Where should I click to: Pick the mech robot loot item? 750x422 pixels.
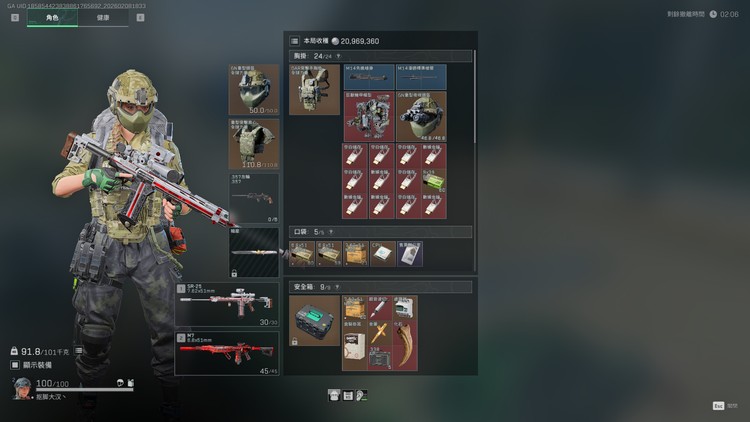tap(369, 116)
